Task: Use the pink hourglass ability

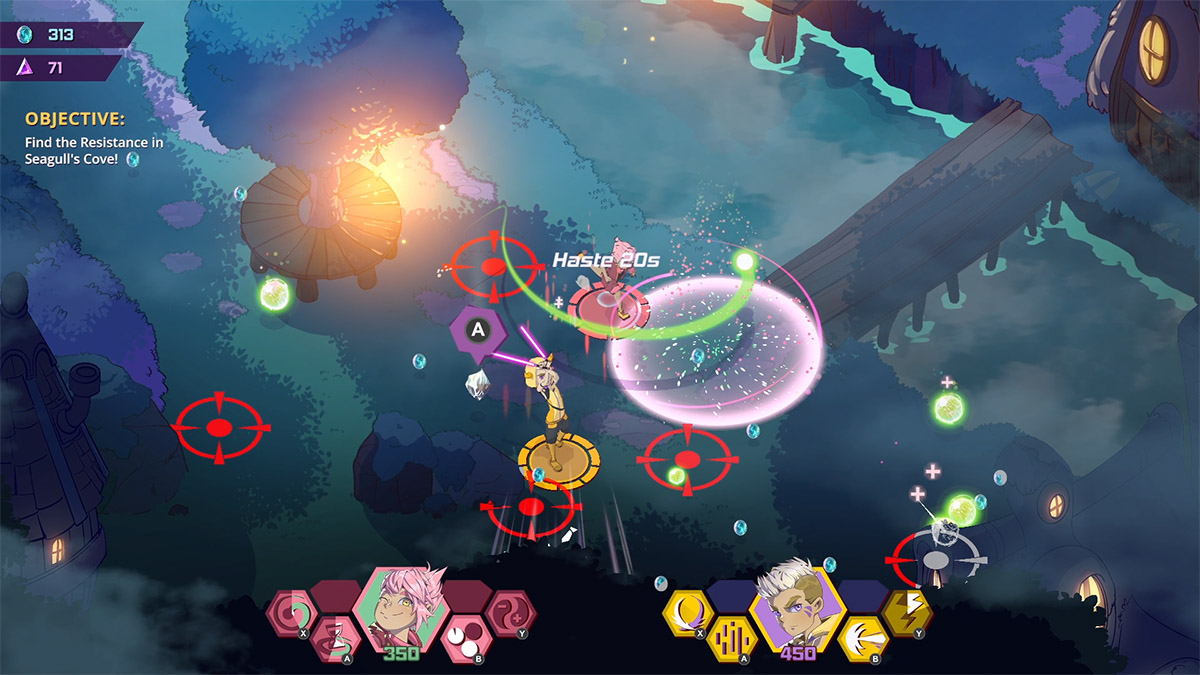Action: [x=335, y=640]
